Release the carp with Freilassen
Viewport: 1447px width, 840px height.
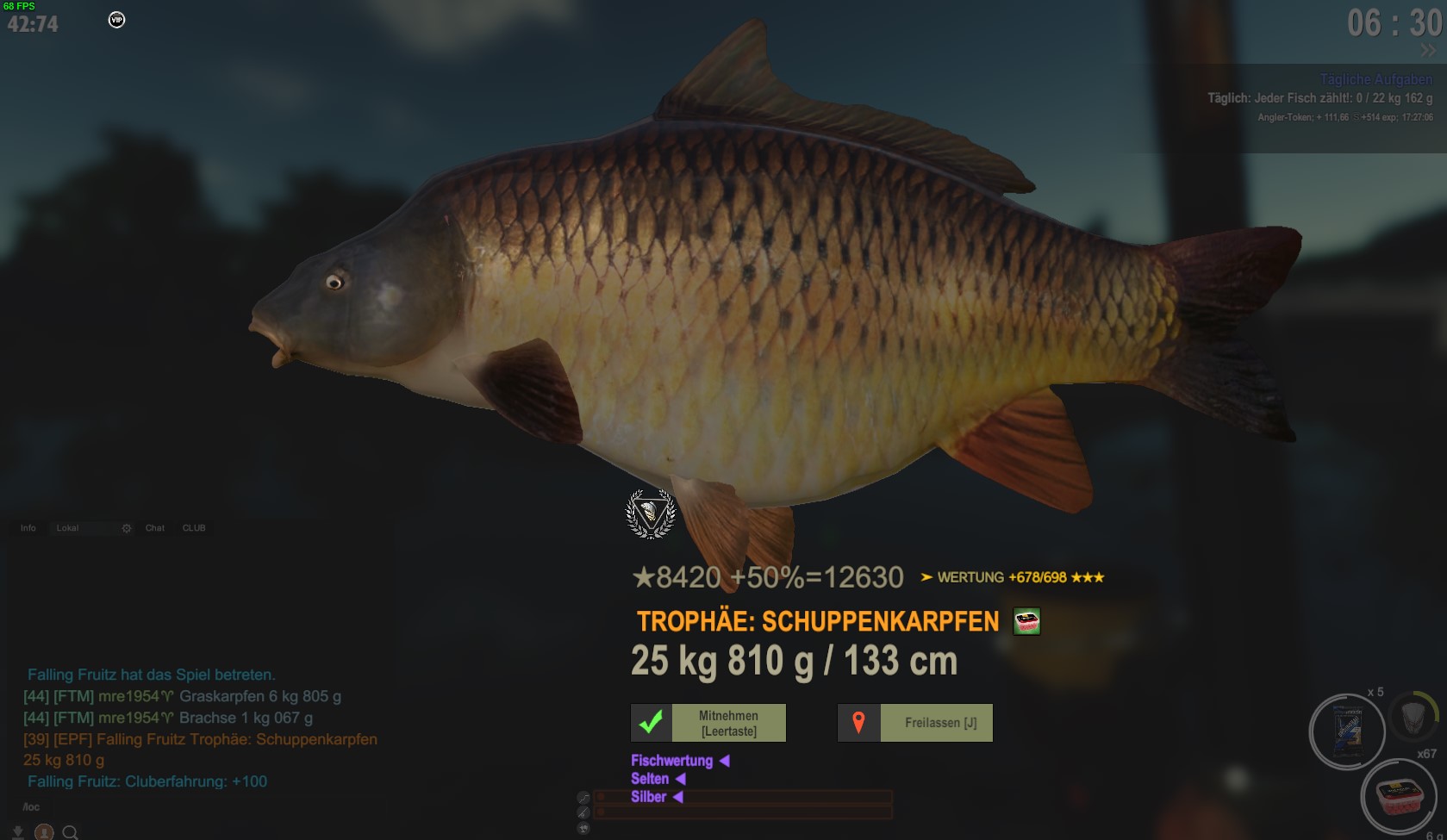(x=915, y=723)
